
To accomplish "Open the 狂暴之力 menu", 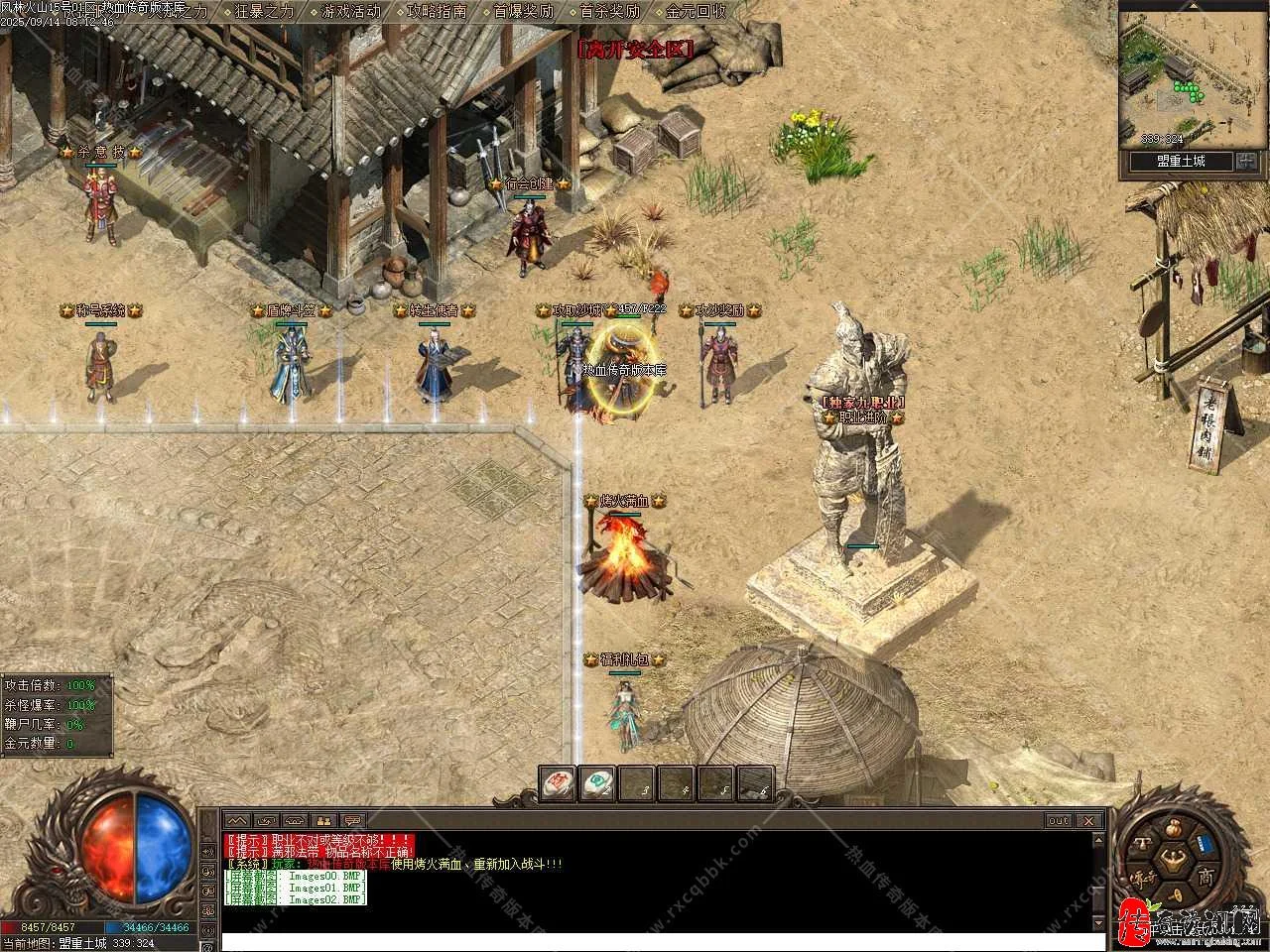I will point(265,12).
